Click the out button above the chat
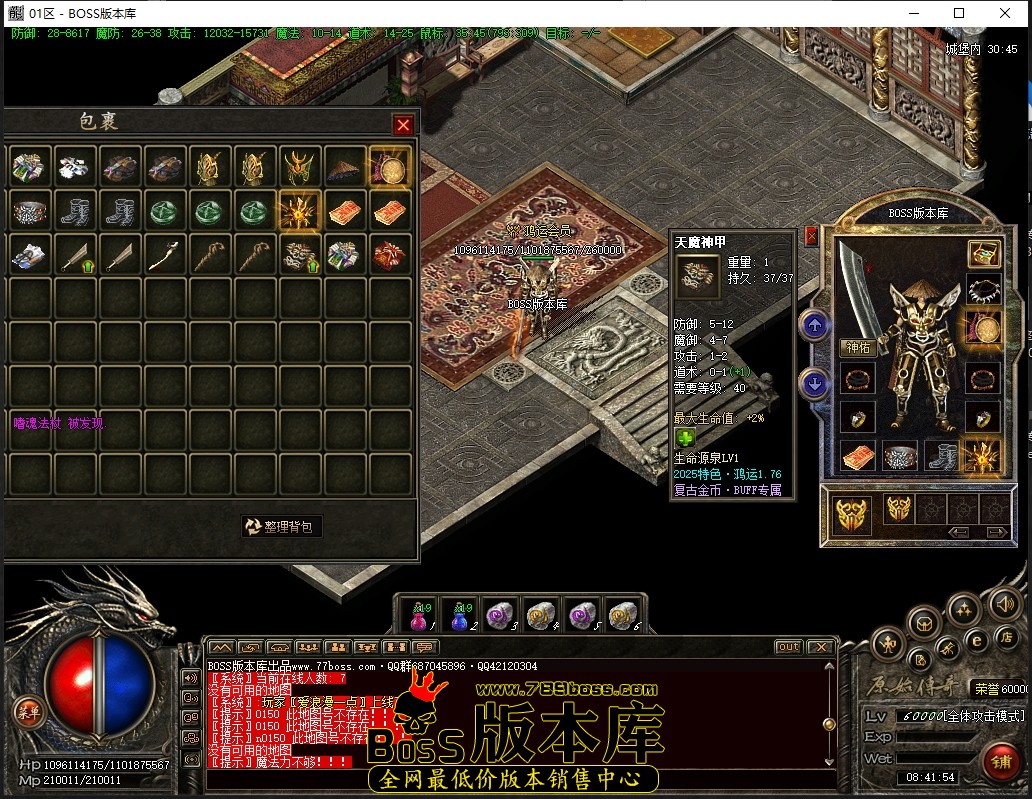Screen dimensions: 1032x799 [788, 647]
